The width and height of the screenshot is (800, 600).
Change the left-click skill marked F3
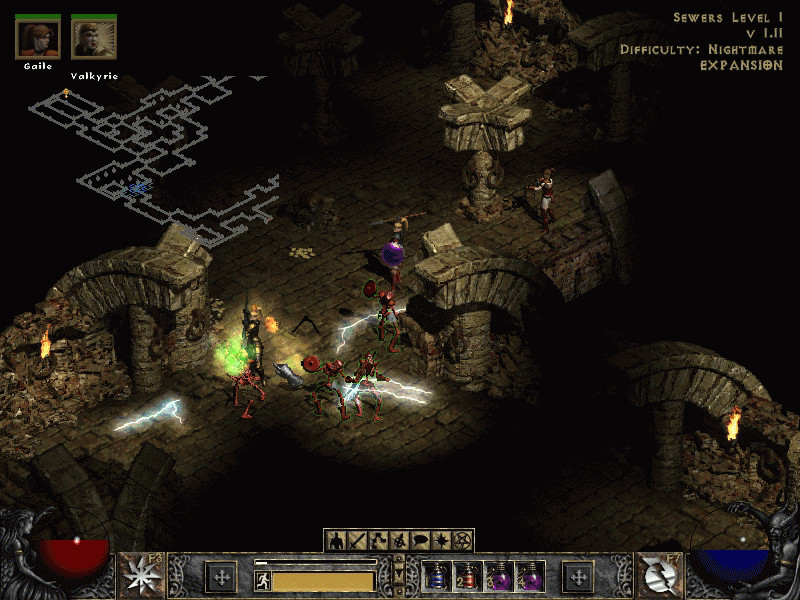click(x=141, y=576)
